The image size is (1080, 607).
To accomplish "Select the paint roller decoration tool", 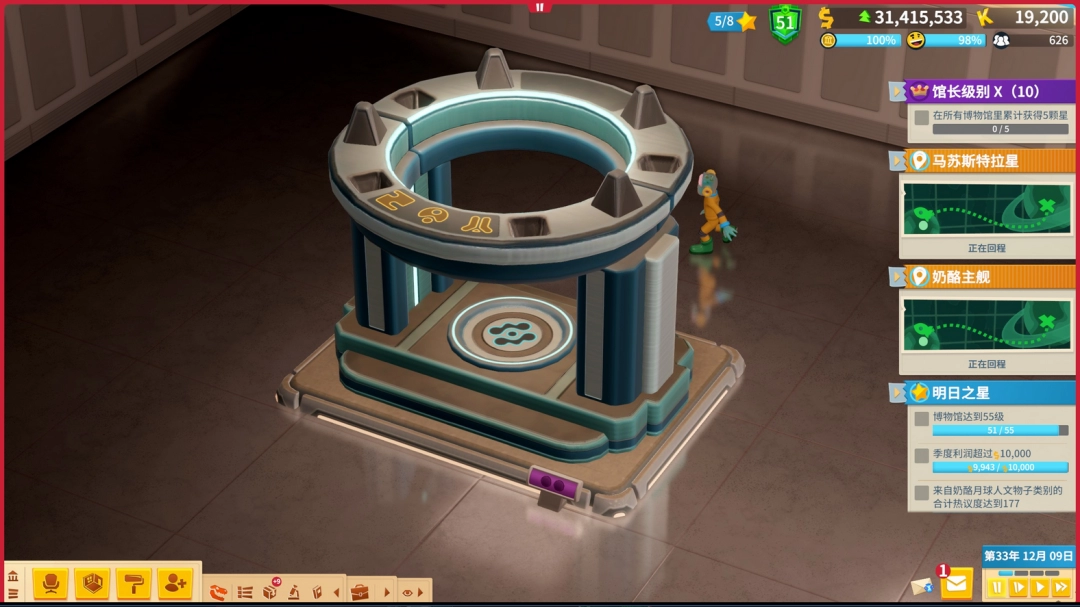I will pos(133,583).
